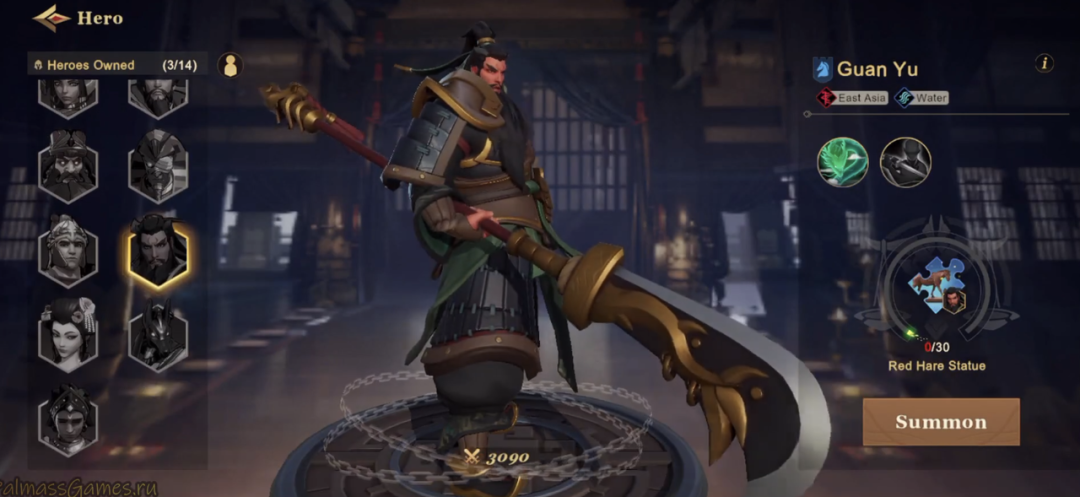Select the highlighted Guan Yu portrait
This screenshot has width=1080, height=497.
click(x=158, y=251)
